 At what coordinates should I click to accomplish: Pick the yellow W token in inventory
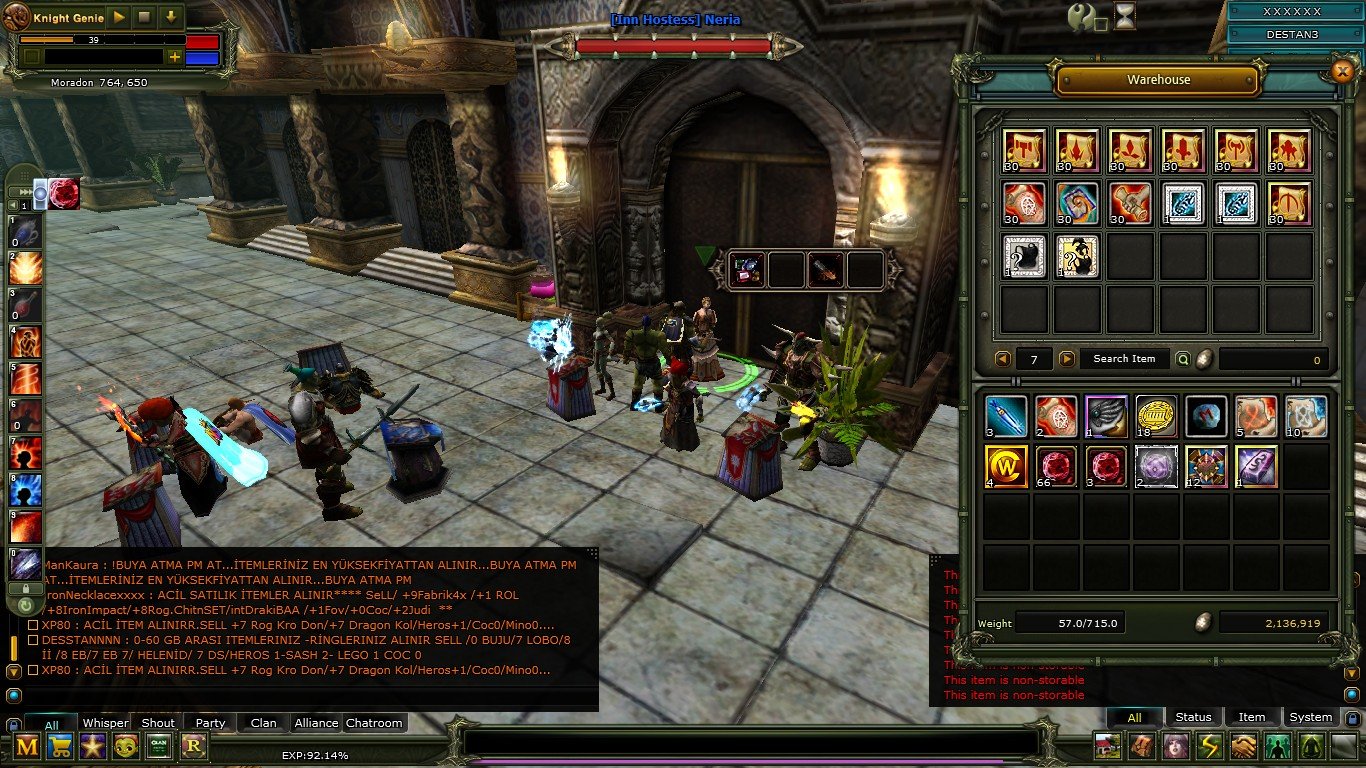click(1005, 466)
